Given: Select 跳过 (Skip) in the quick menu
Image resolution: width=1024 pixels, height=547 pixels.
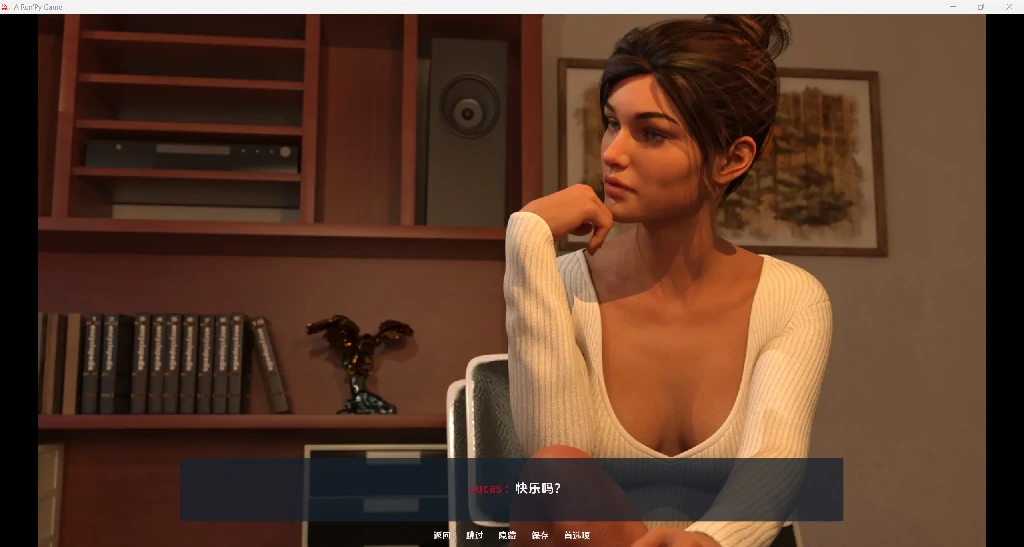Looking at the screenshot, I should (474, 536).
